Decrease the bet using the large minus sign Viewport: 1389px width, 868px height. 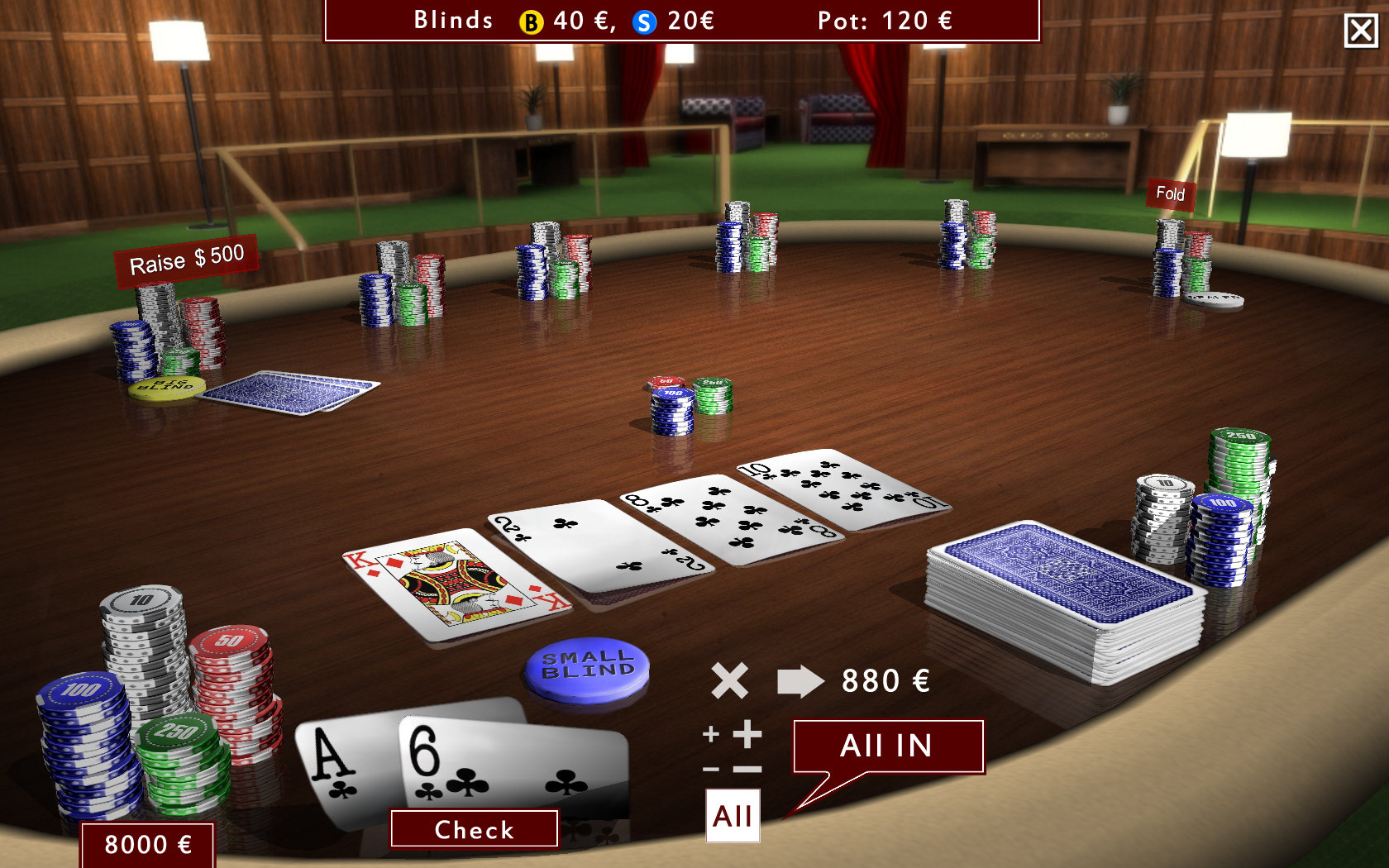tap(747, 769)
